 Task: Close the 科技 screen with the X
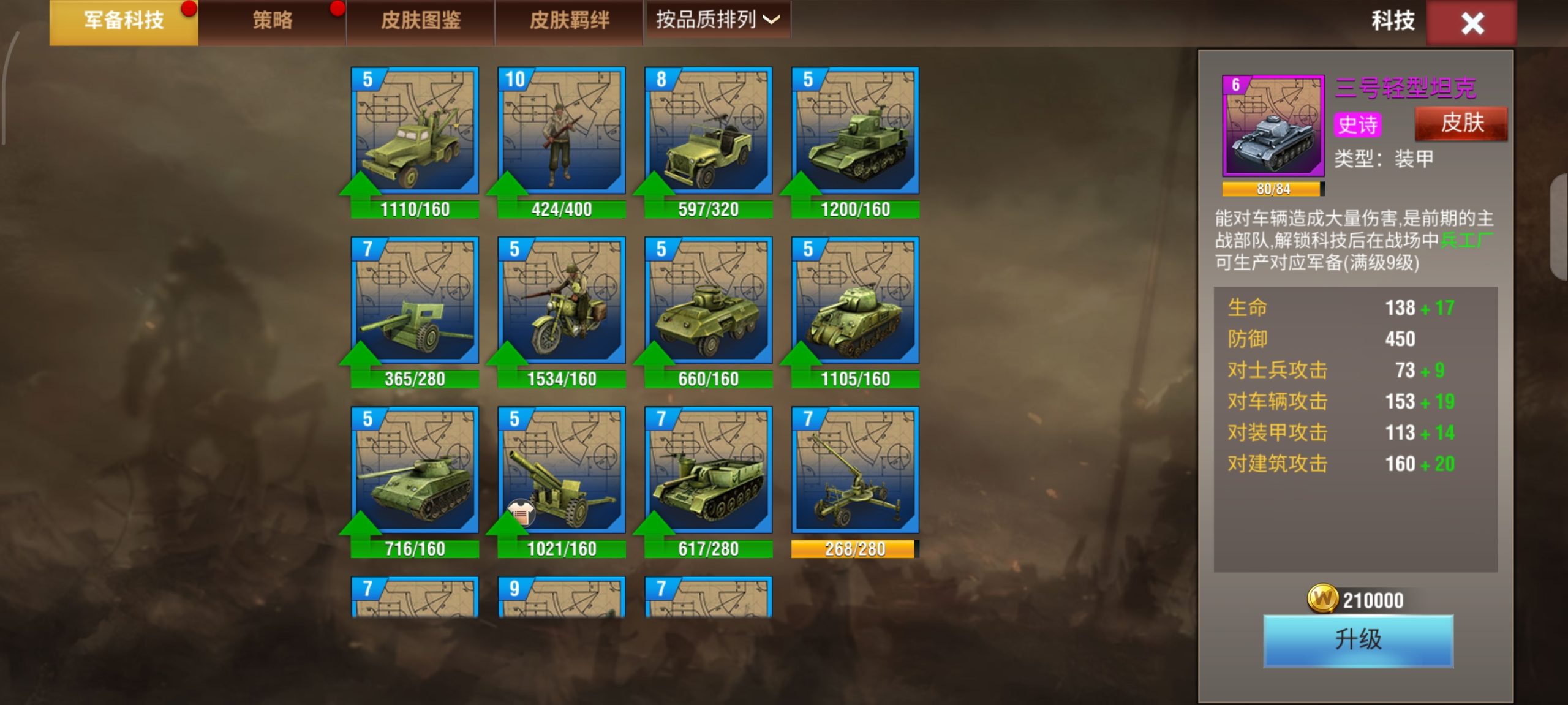click(1471, 23)
